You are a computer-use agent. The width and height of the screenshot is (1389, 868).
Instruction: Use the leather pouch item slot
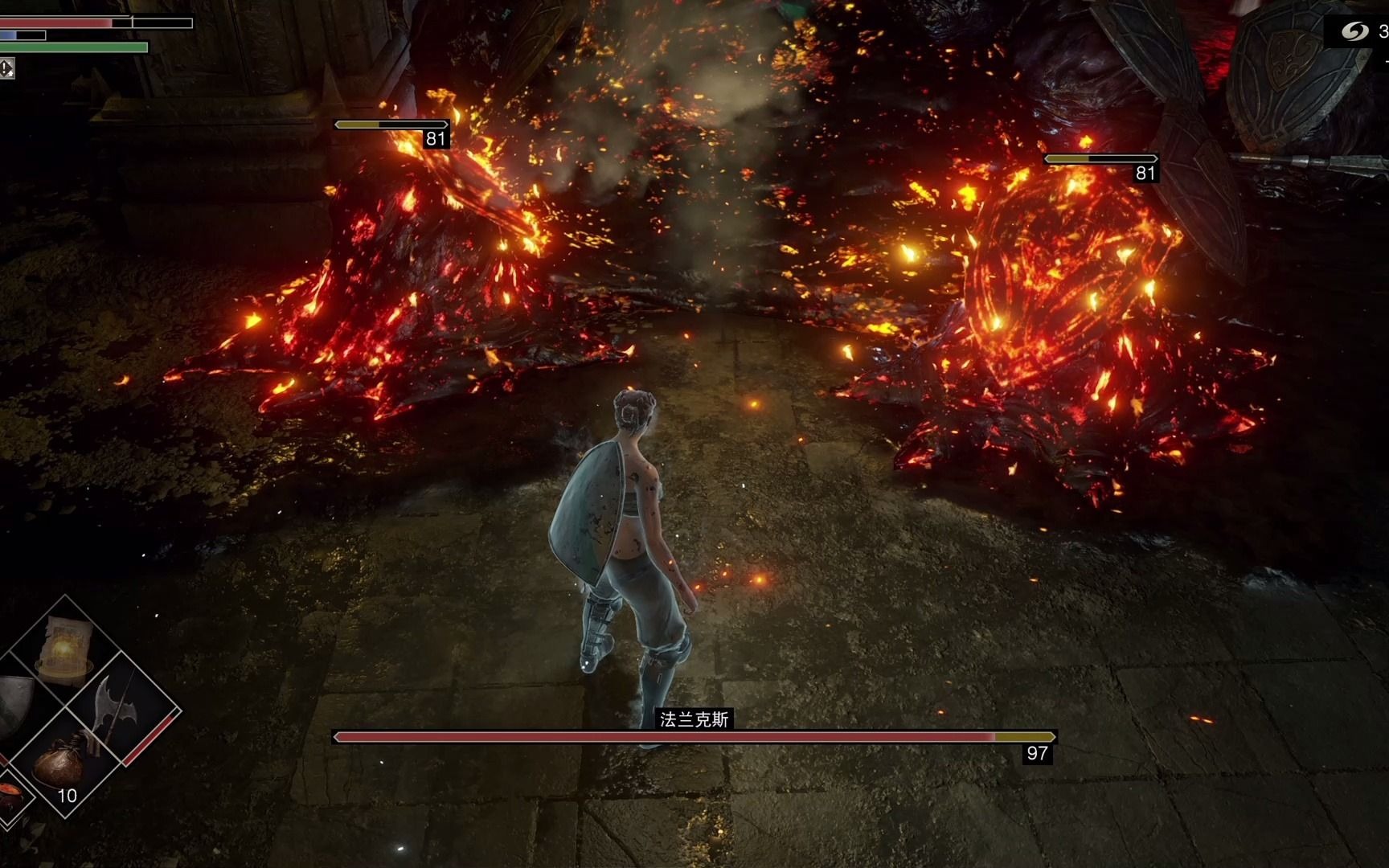63,764
